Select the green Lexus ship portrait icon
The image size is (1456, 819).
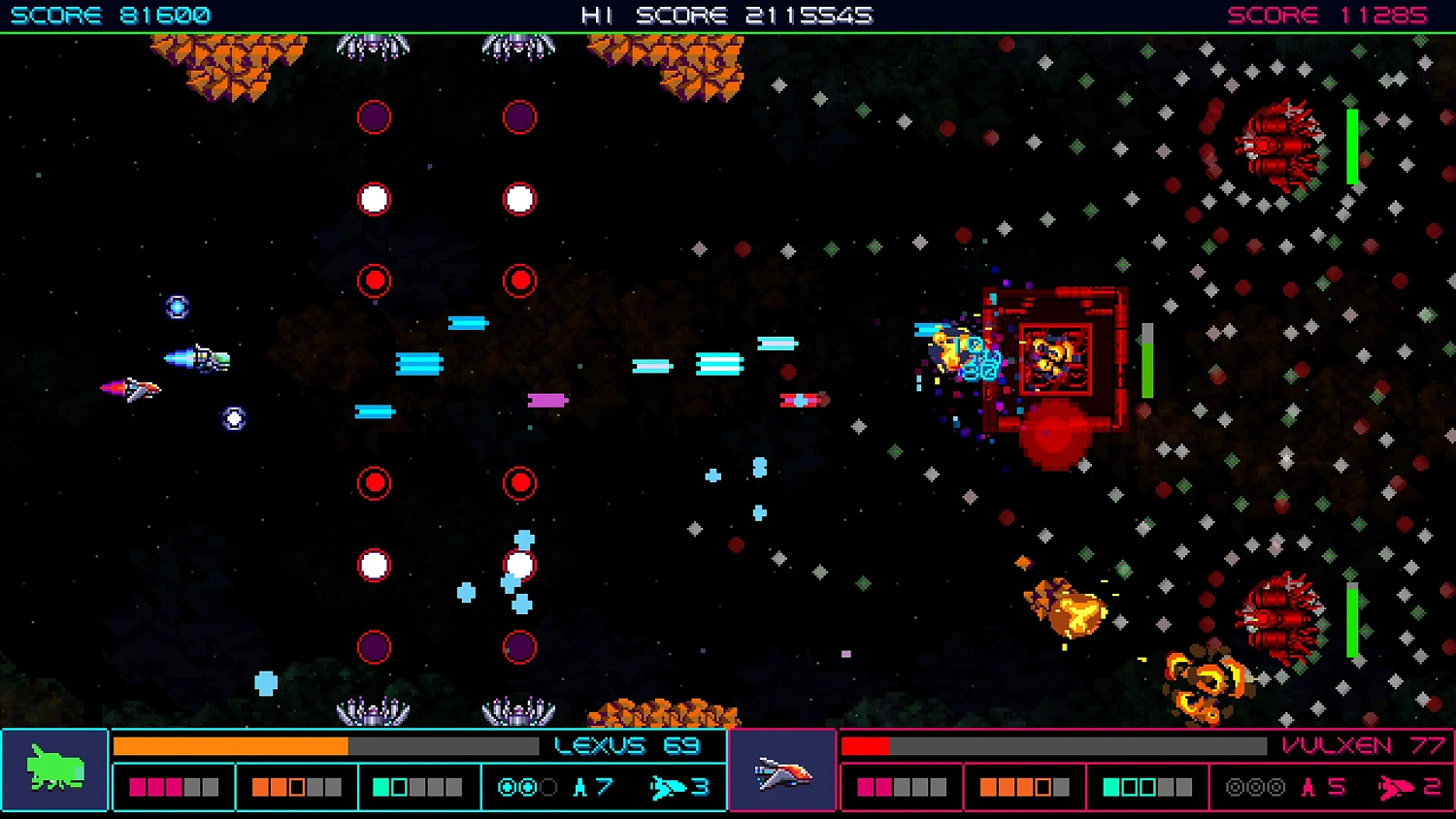click(x=54, y=770)
